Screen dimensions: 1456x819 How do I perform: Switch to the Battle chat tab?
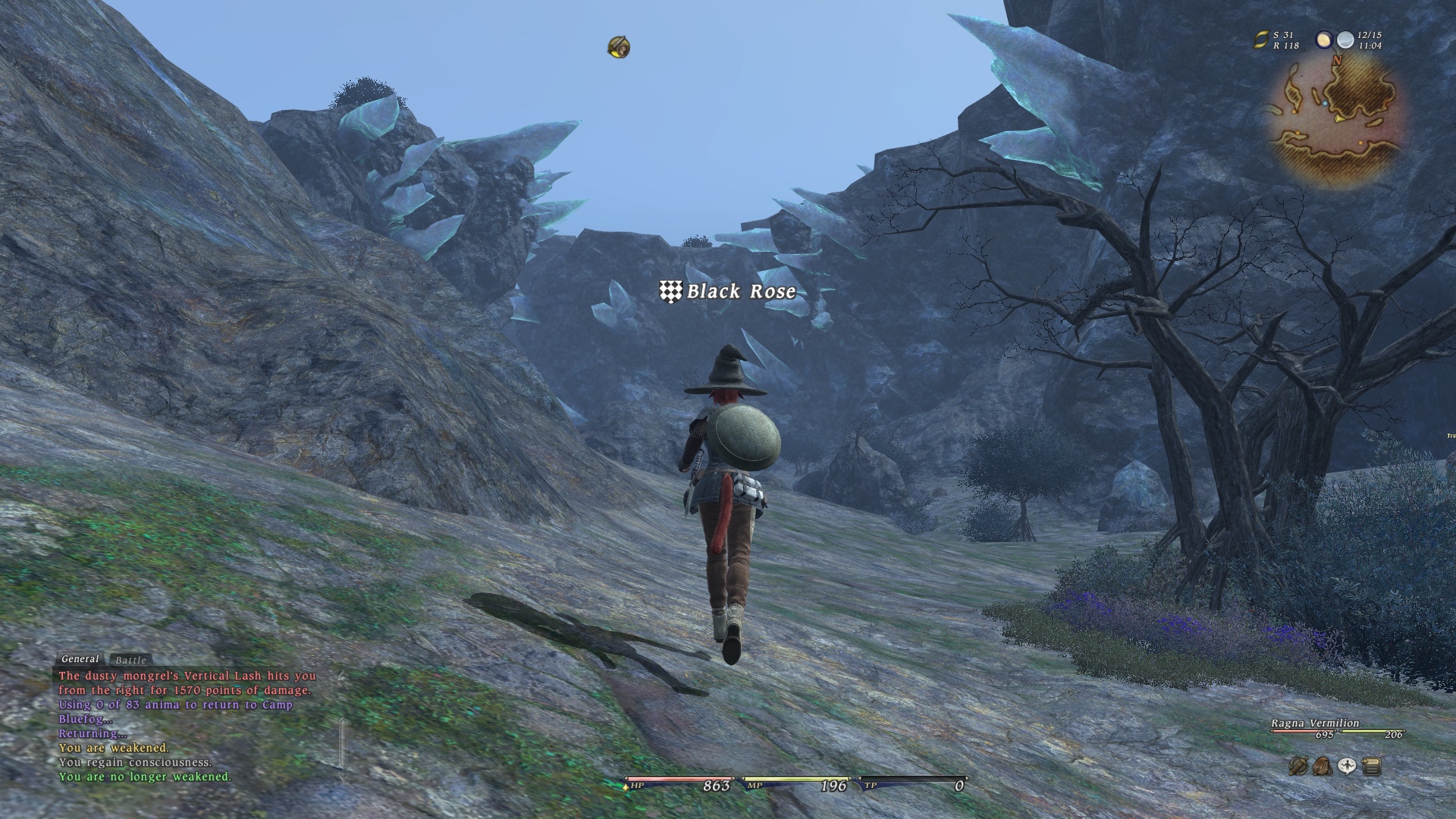click(x=130, y=661)
